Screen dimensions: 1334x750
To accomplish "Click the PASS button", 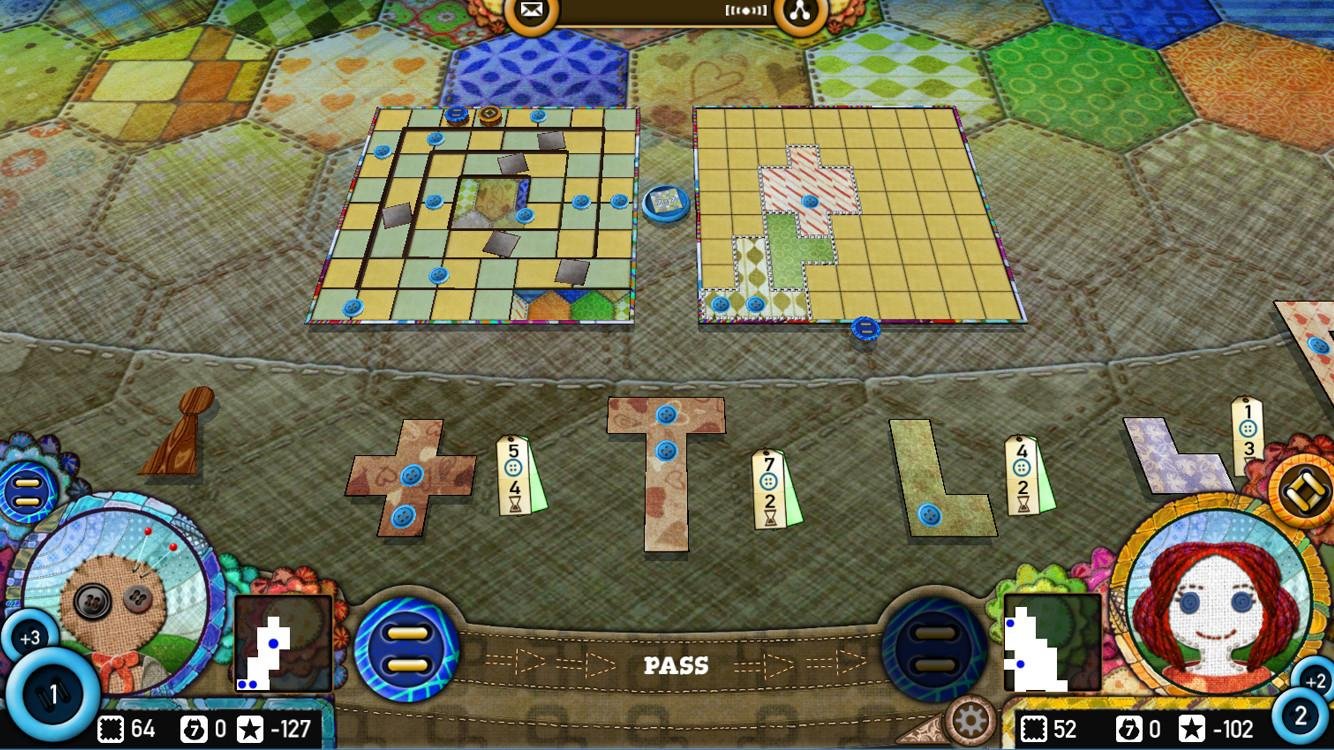I will pyautogui.click(x=677, y=664).
